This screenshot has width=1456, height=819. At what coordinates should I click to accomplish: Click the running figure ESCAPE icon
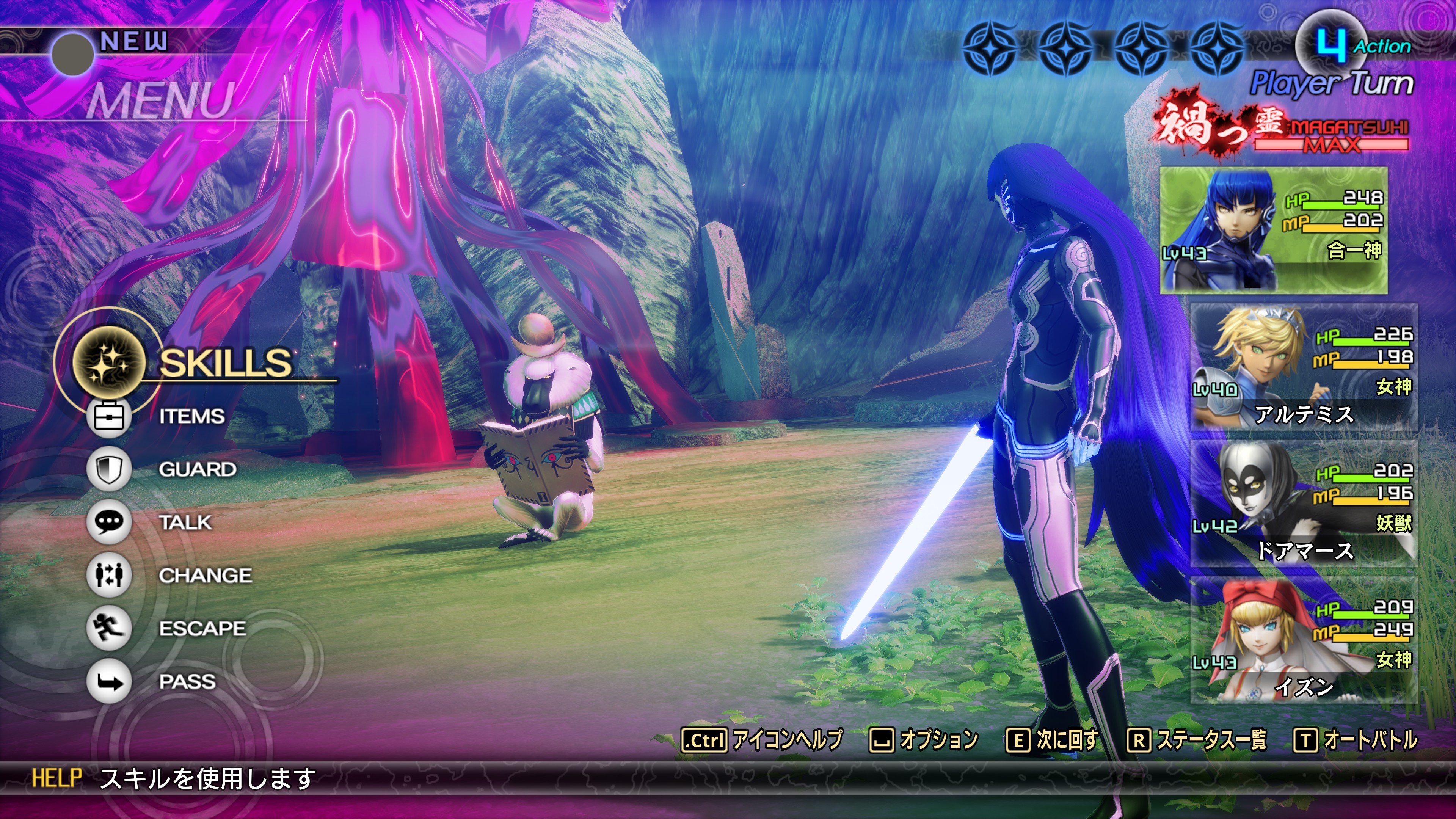pyautogui.click(x=109, y=628)
